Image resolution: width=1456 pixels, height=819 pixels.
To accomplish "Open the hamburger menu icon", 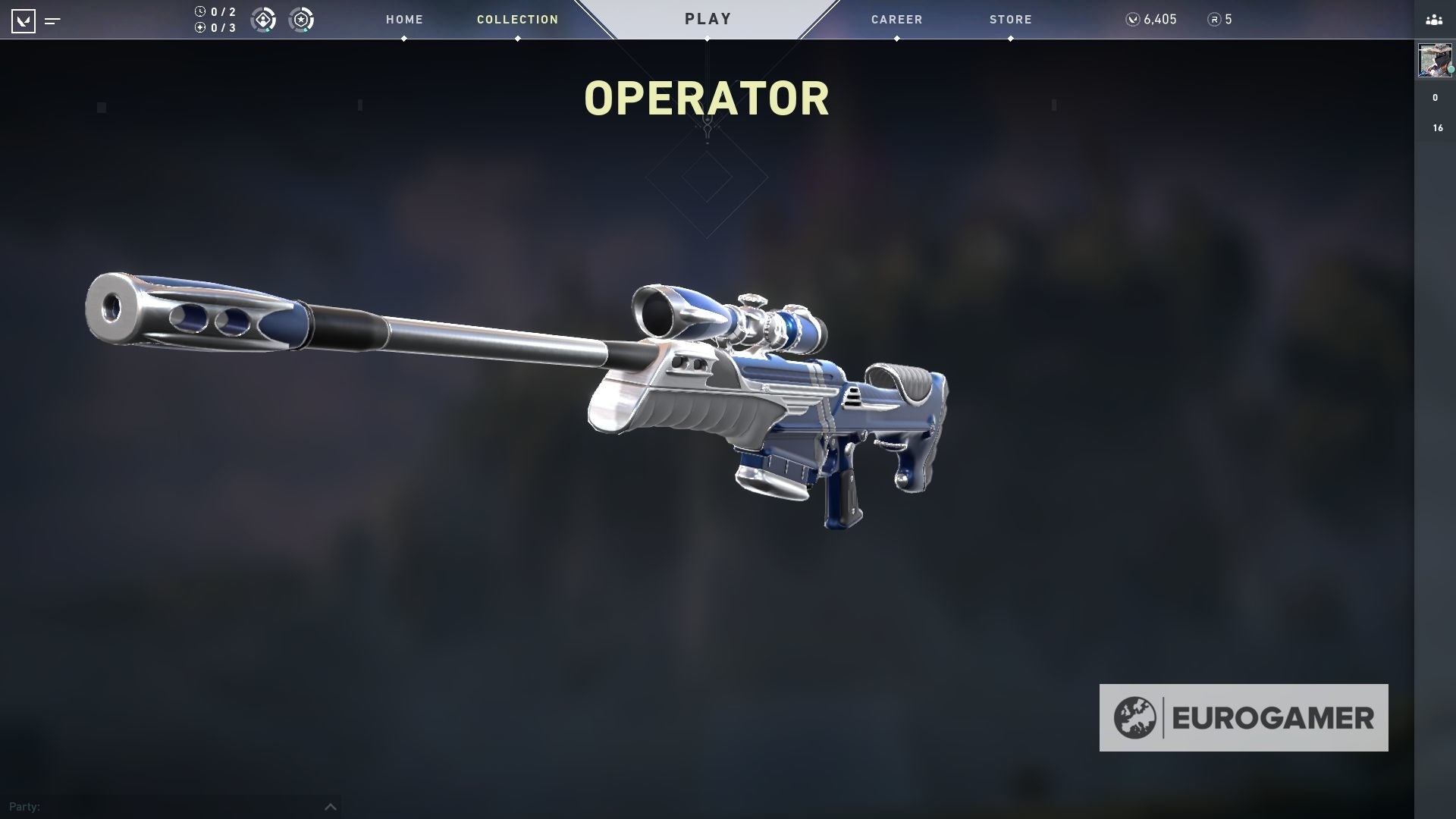I will point(52,22).
